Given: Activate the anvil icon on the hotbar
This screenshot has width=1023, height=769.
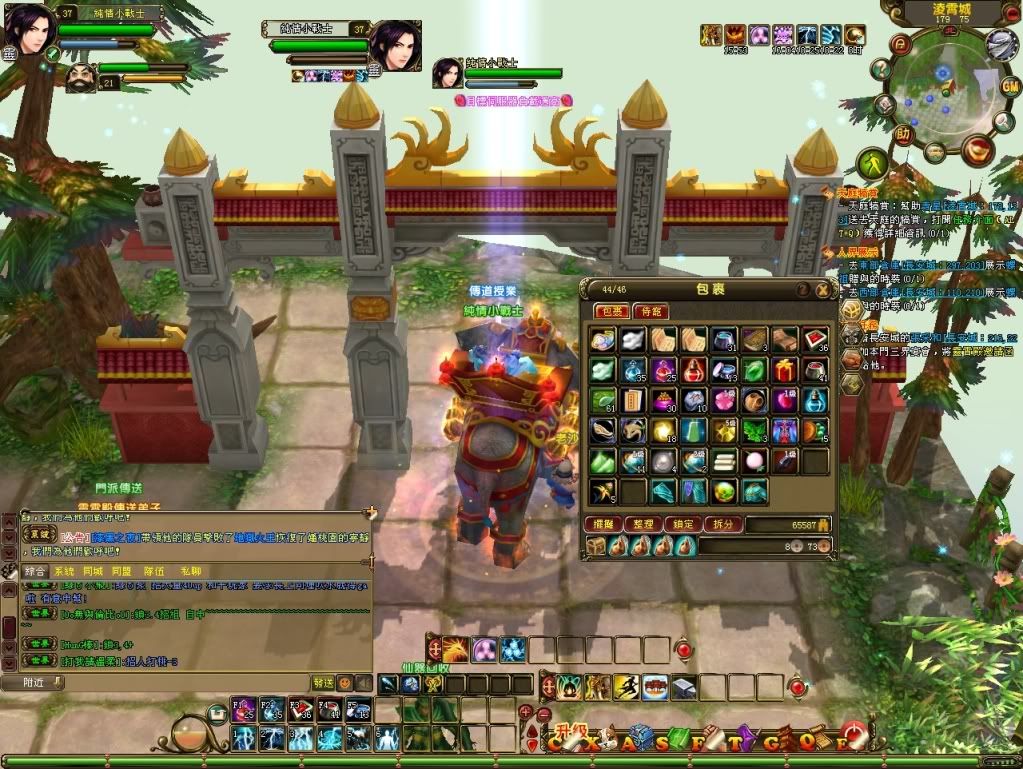Looking at the screenshot, I should (684, 687).
